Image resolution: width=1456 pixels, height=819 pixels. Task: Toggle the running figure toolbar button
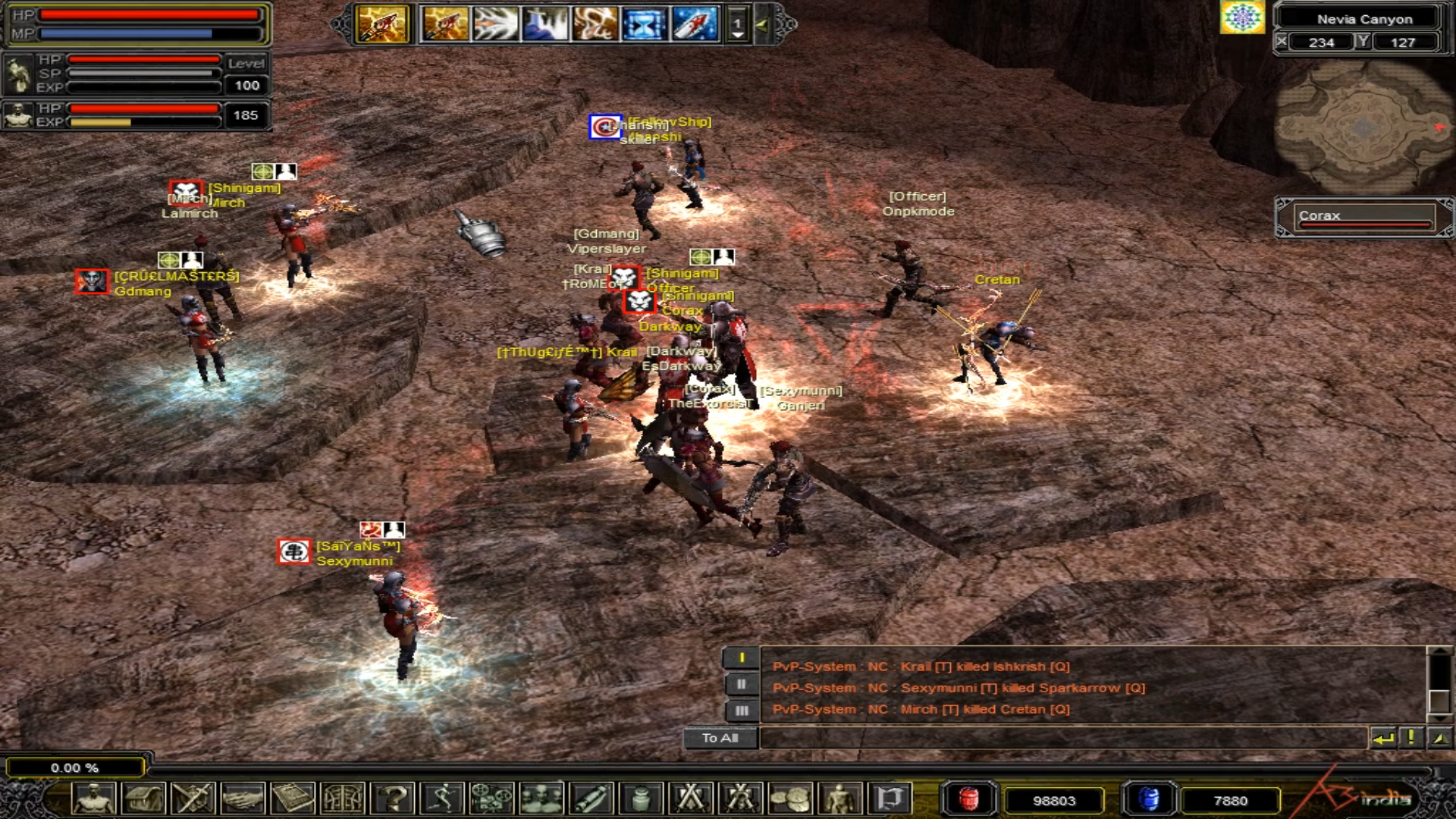442,799
